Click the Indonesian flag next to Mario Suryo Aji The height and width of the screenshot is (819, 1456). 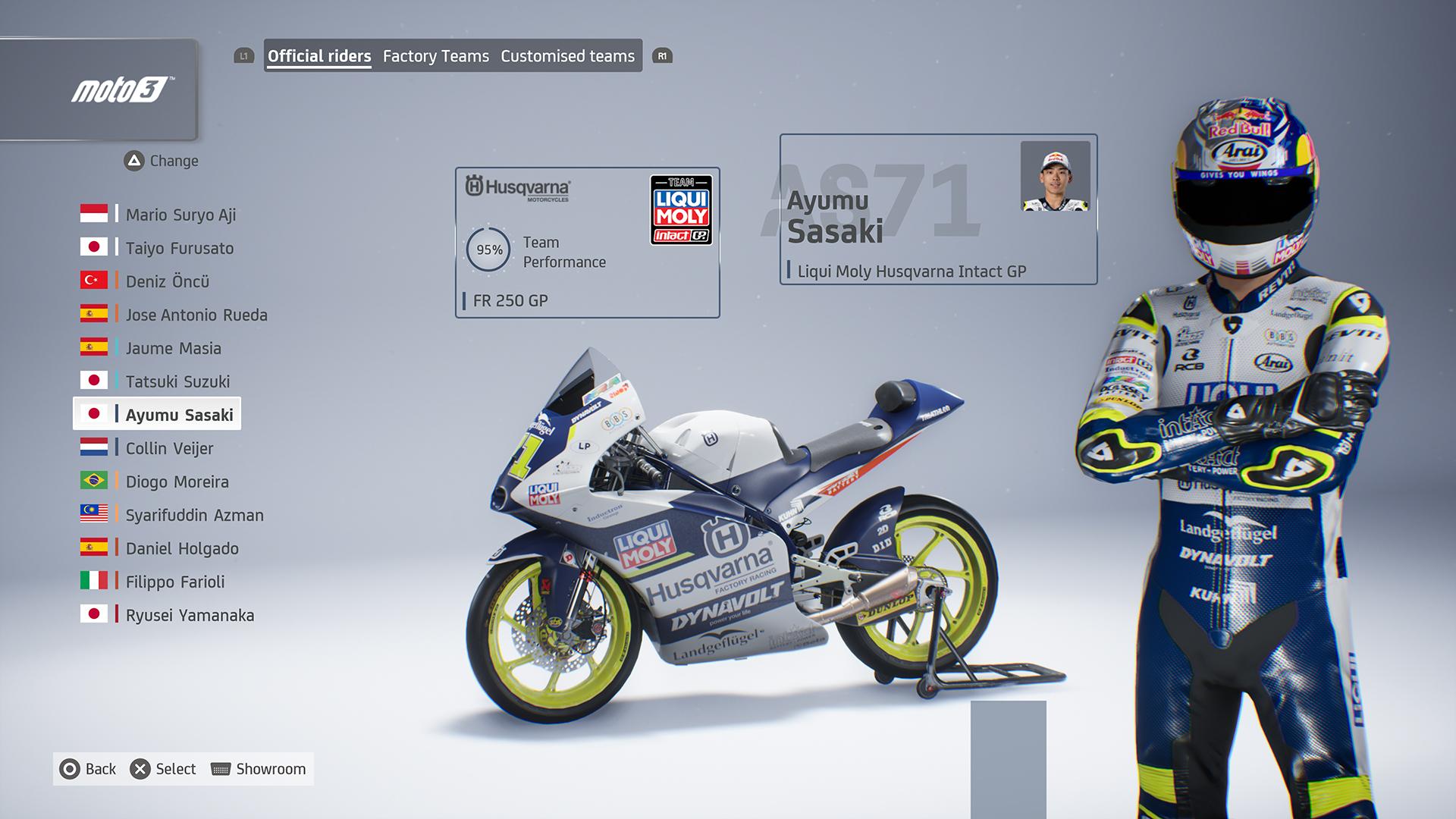coord(94,215)
